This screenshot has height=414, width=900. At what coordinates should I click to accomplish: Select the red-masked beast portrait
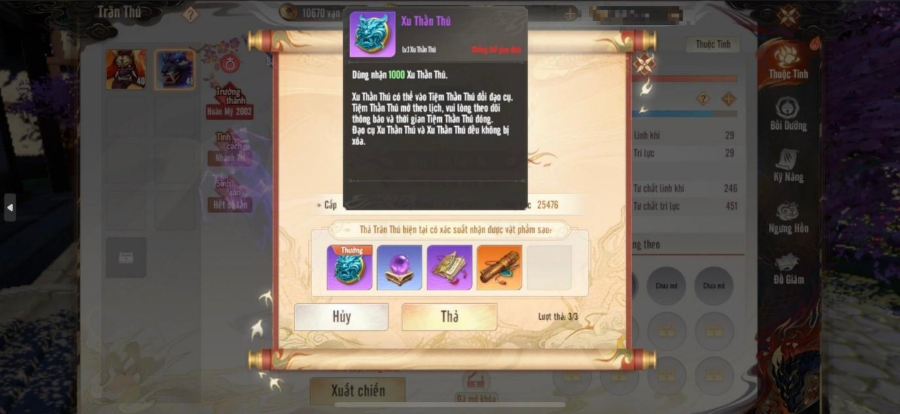(x=126, y=69)
